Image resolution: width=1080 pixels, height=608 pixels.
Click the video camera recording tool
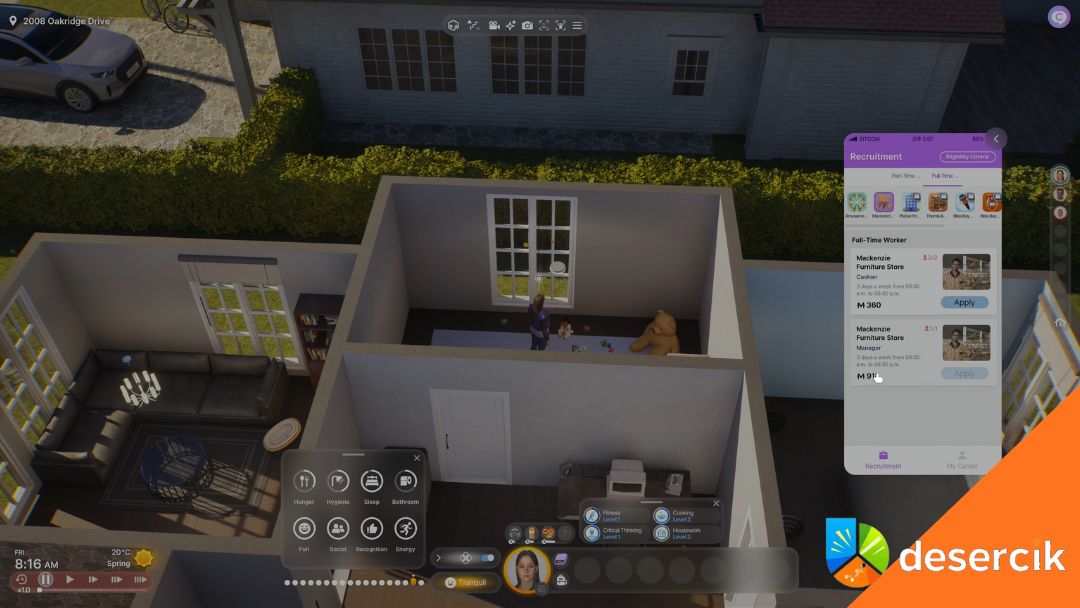[x=494, y=25]
